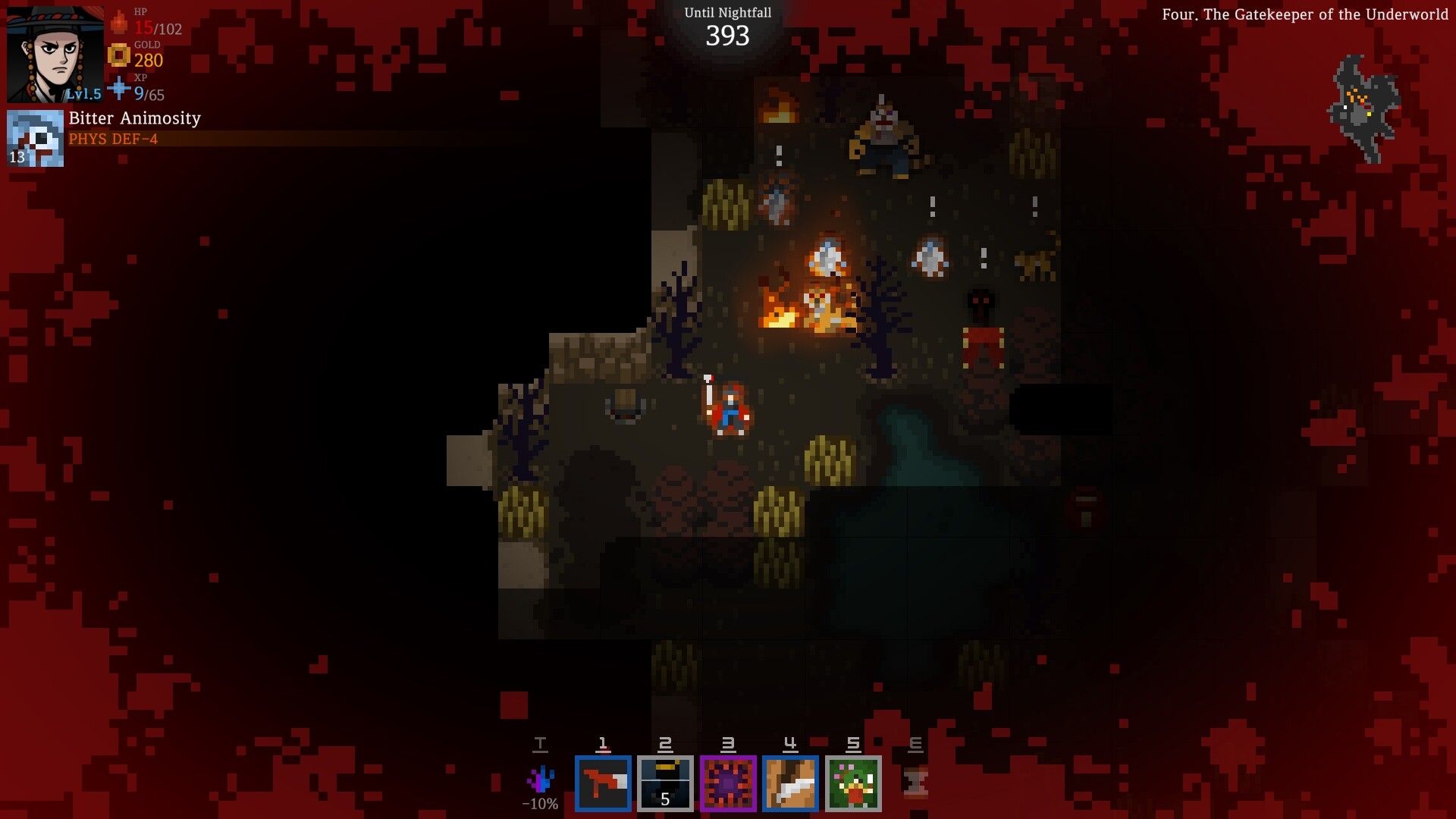Select the red pistol in hotbar slot 1
The width and height of the screenshot is (1456, 819).
(603, 783)
